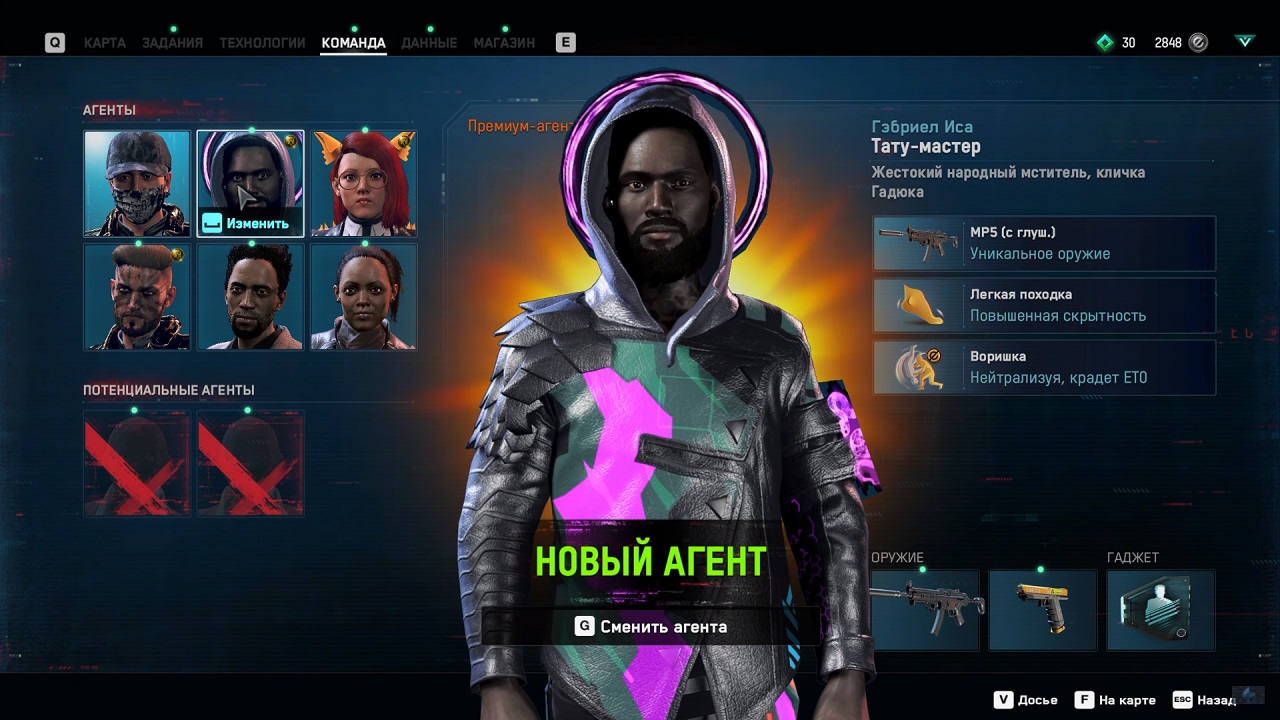Show the Данные tab
The image size is (1280, 720).
click(x=428, y=43)
